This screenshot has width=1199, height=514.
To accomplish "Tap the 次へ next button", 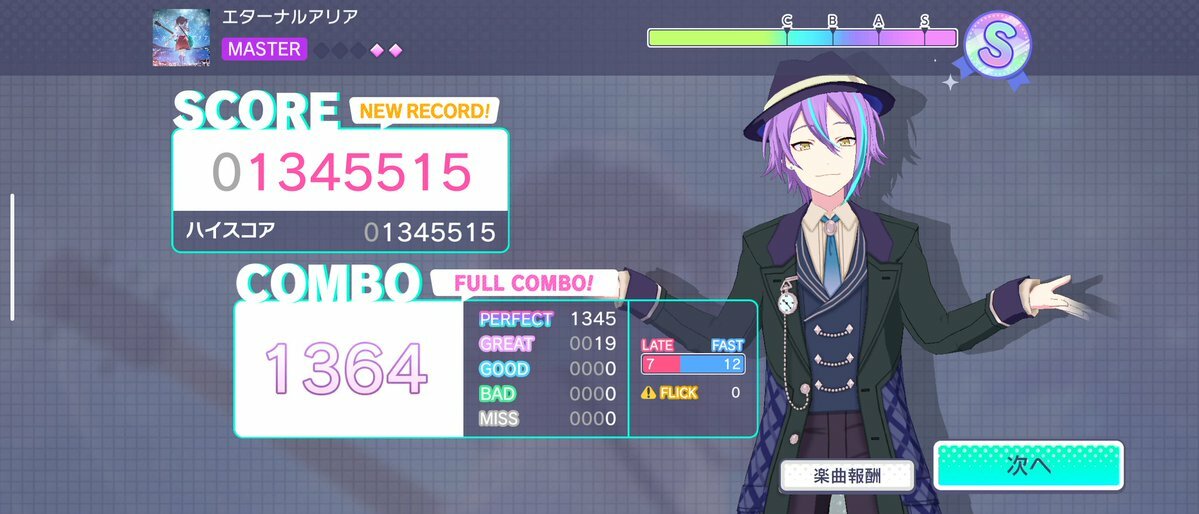I will point(1028,466).
